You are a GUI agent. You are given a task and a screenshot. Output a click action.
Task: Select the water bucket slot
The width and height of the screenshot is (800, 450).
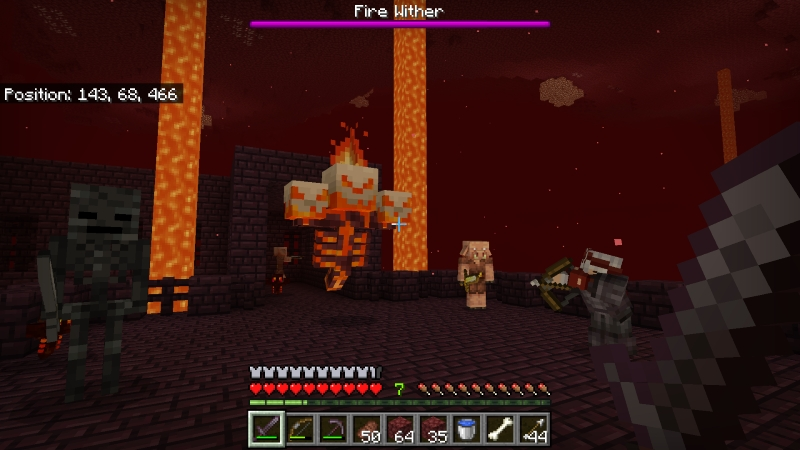[467, 429]
